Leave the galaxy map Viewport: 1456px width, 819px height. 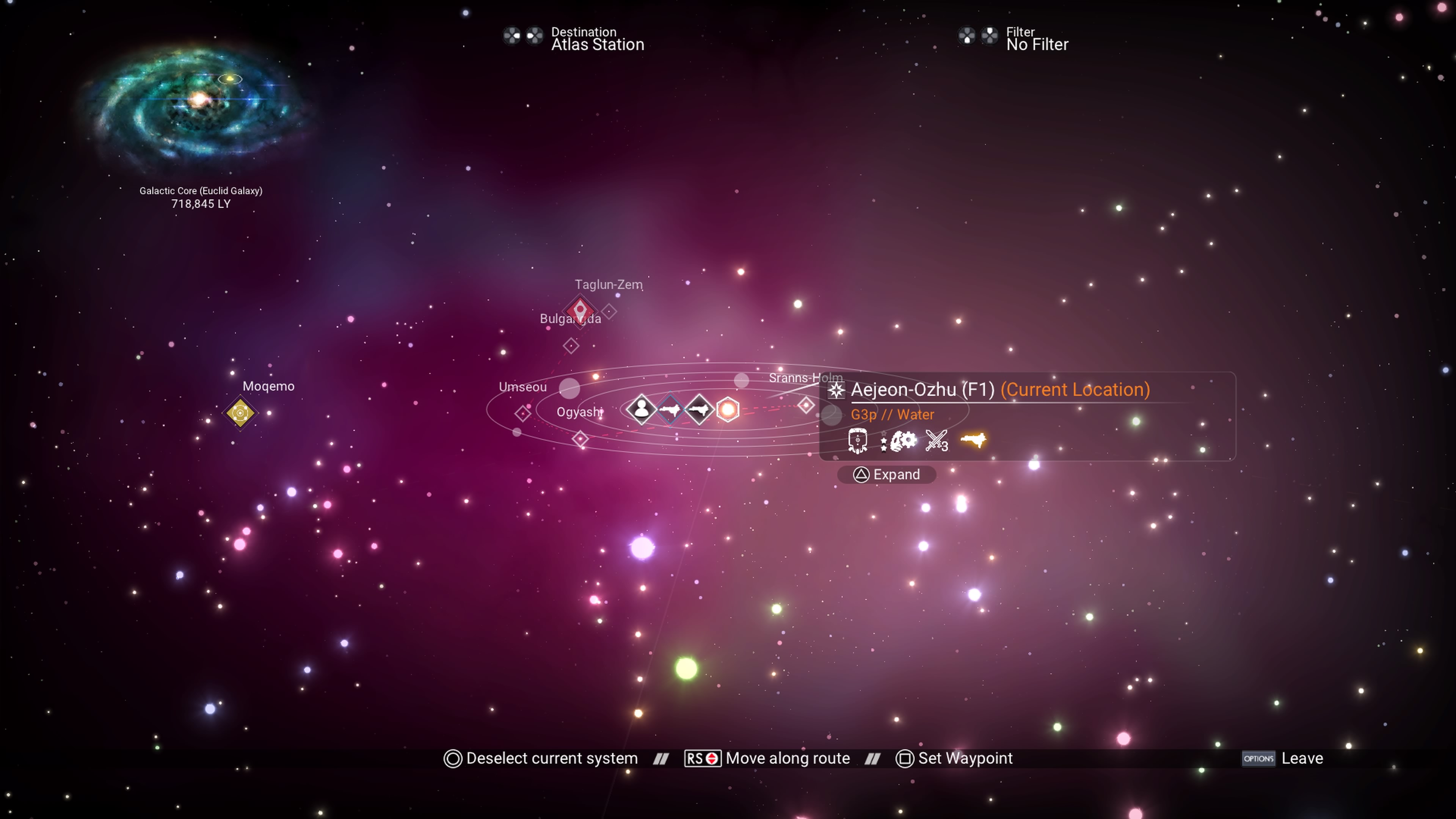1282,758
